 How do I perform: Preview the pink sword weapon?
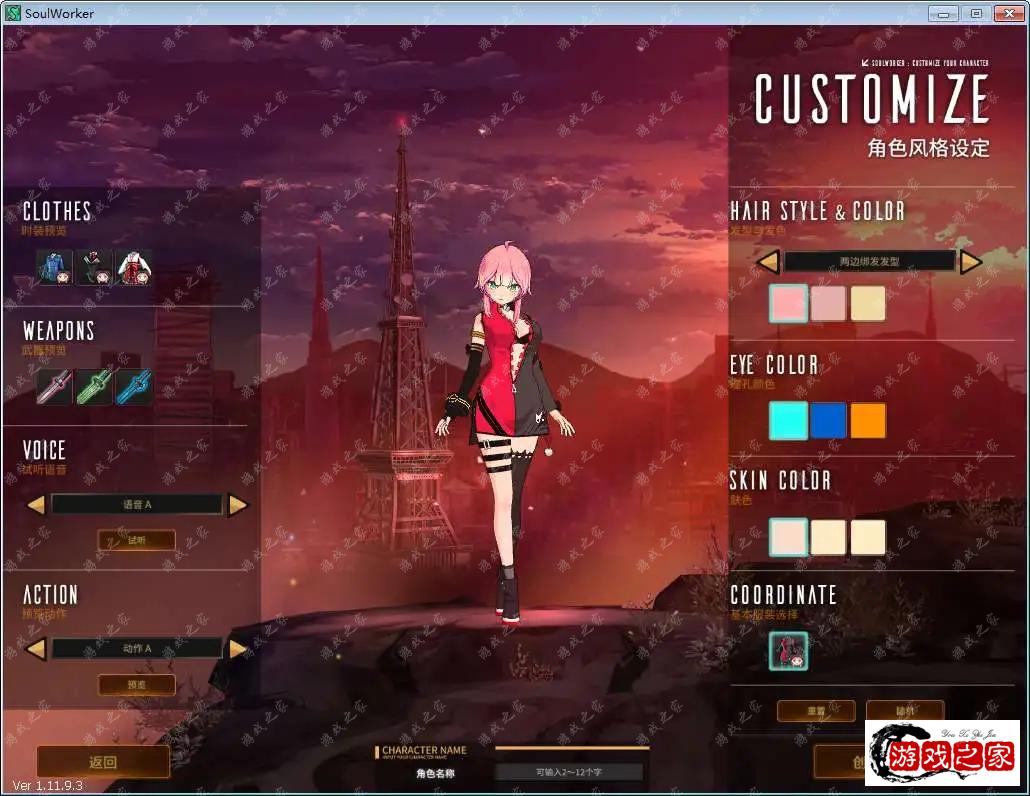coord(55,387)
